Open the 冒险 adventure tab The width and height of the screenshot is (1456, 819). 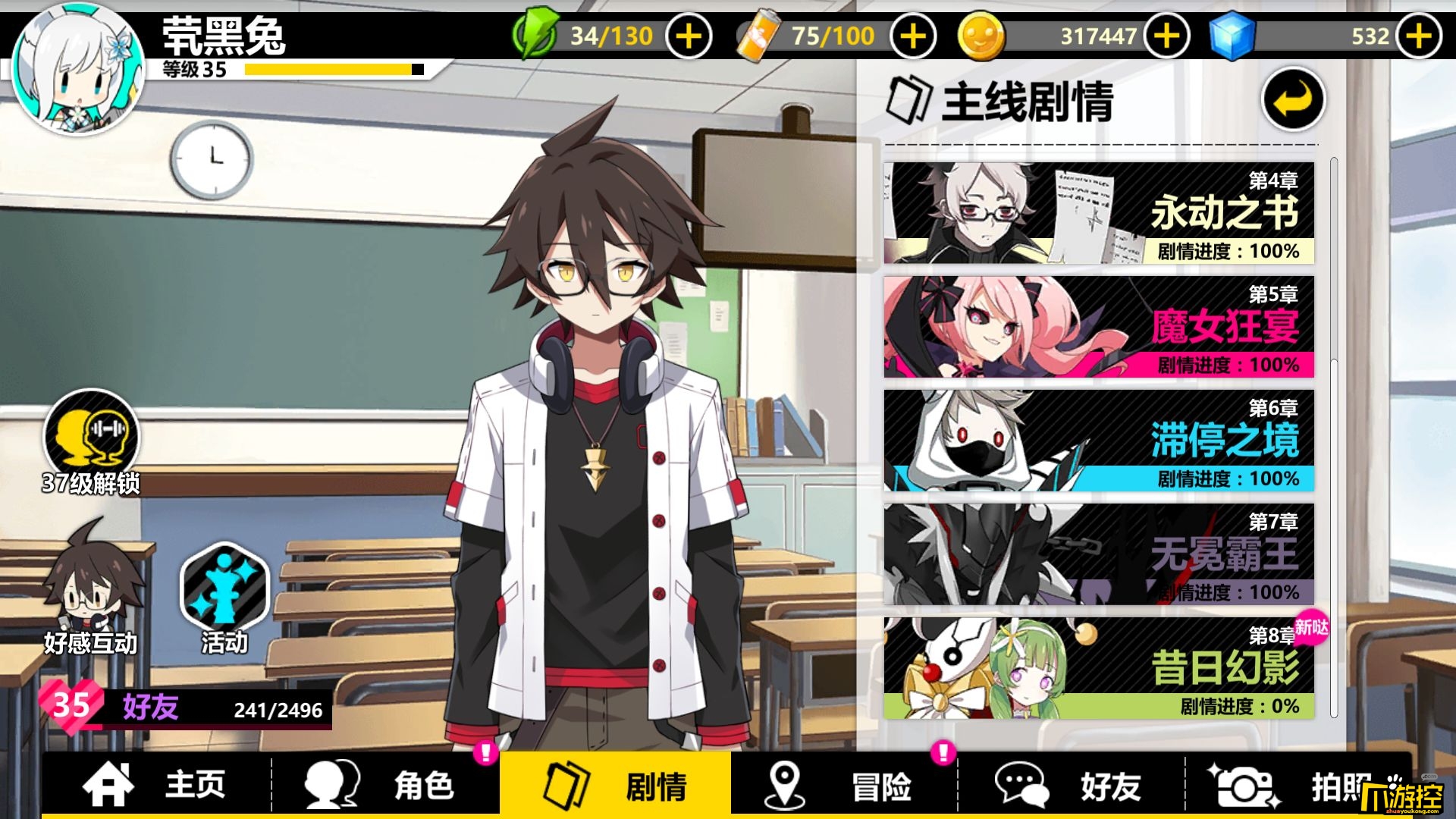[843, 785]
